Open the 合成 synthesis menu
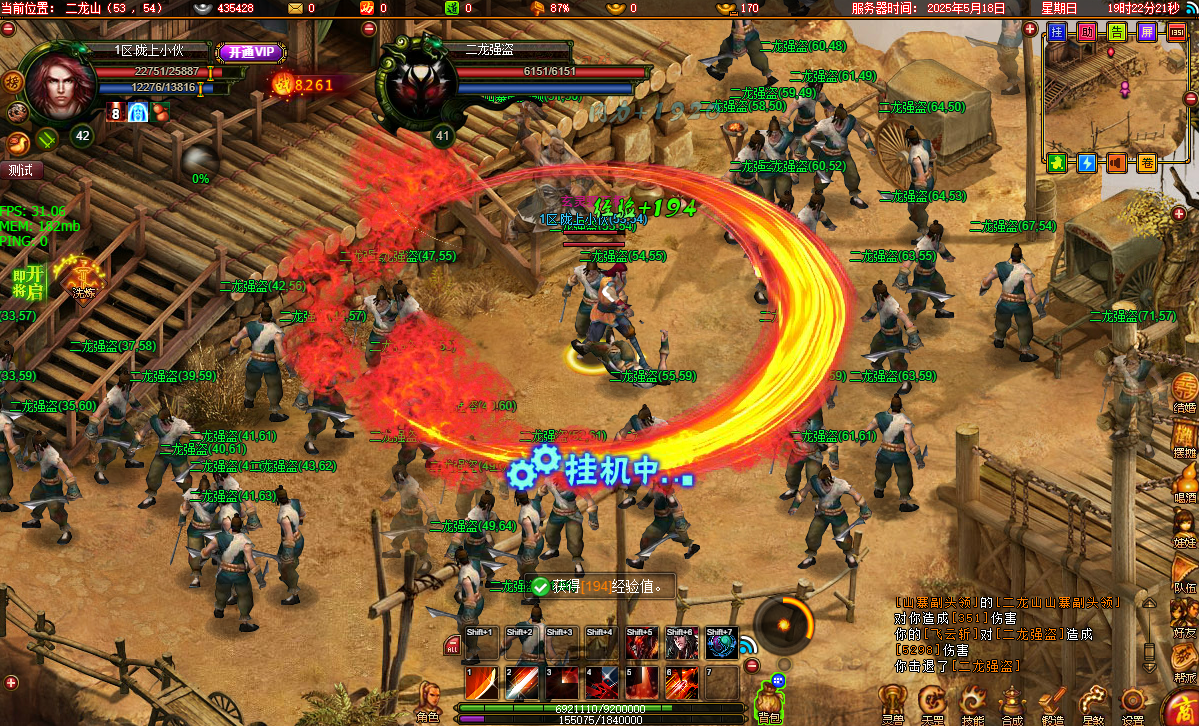This screenshot has width=1199, height=726. pos(1012,703)
